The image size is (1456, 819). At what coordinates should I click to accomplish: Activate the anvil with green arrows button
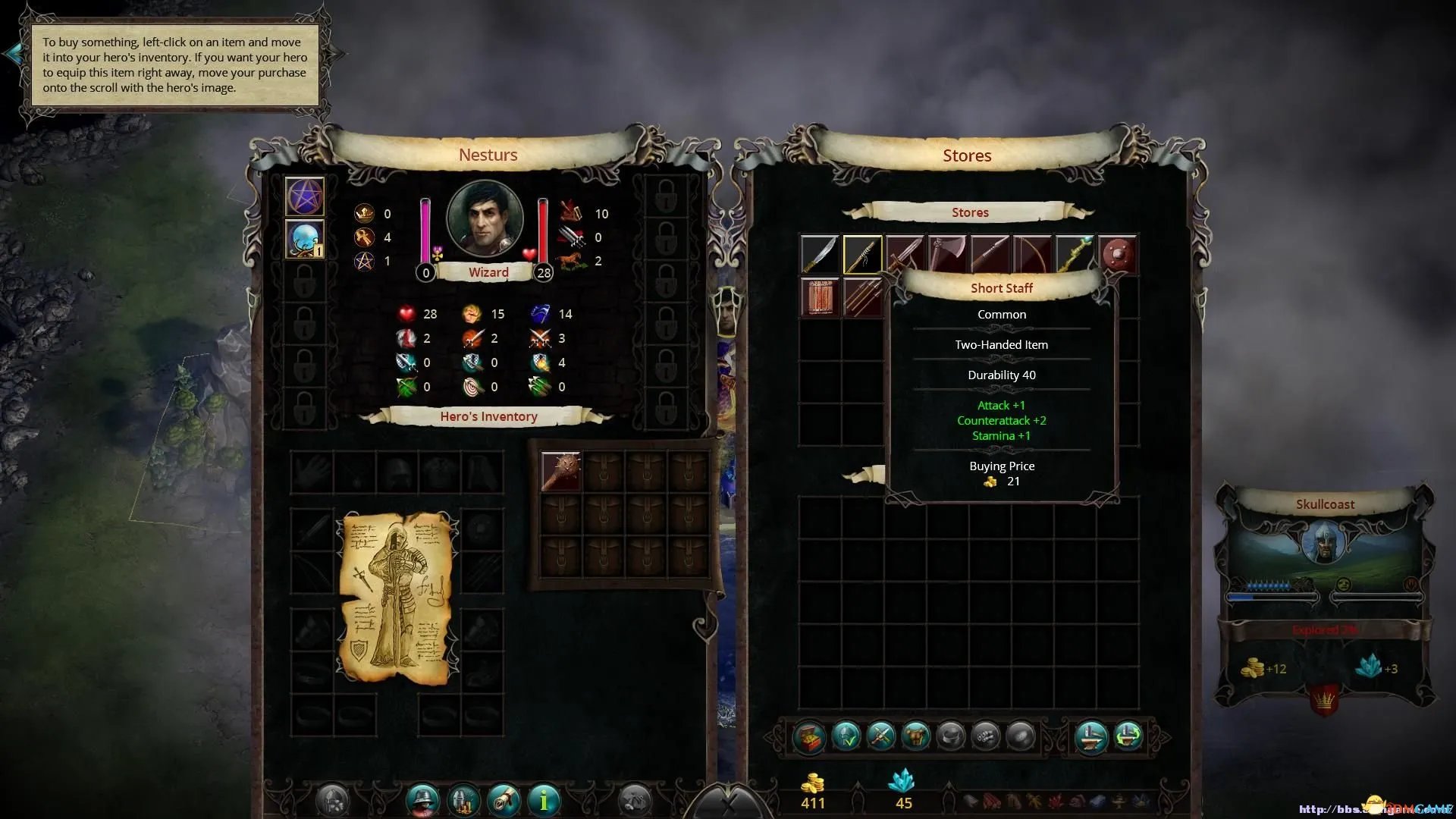[x=1128, y=736]
